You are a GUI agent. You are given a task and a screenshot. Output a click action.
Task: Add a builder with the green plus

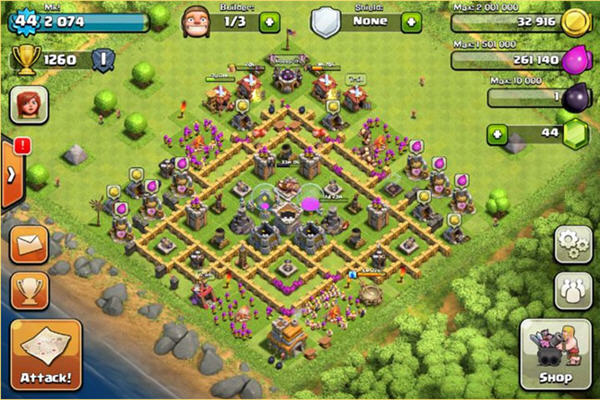(270, 21)
